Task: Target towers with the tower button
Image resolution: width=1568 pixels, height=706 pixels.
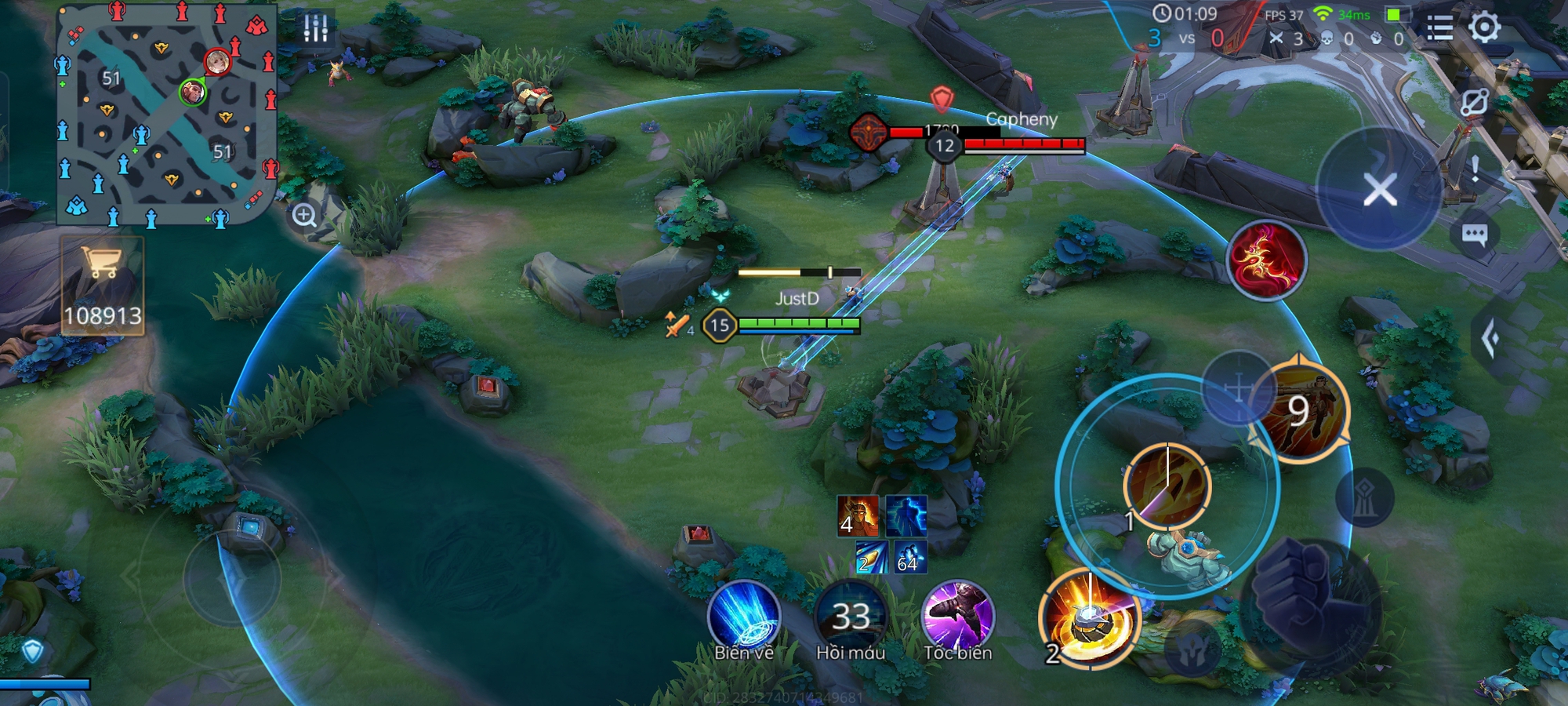Action: coord(1364,498)
